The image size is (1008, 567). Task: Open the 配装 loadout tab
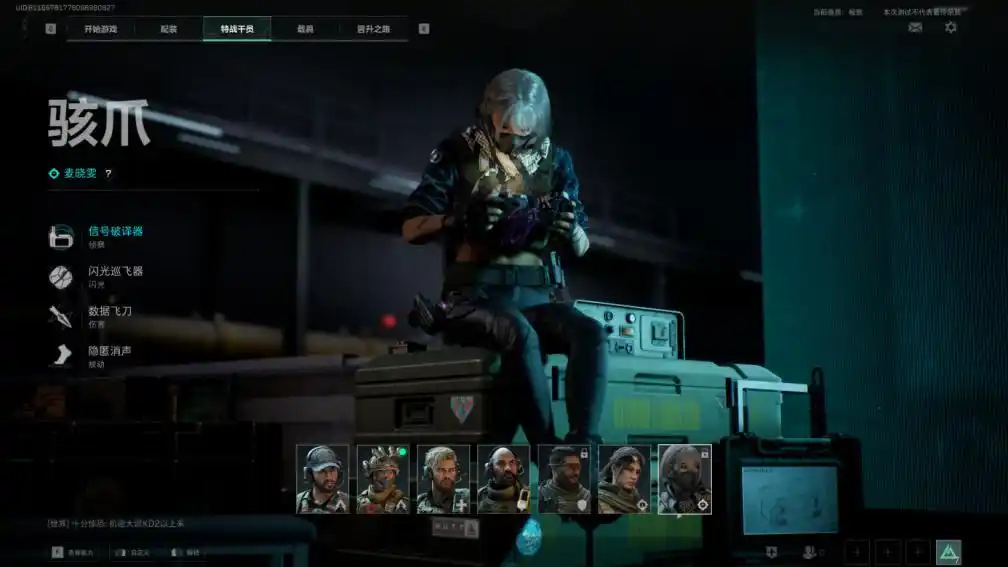click(169, 29)
